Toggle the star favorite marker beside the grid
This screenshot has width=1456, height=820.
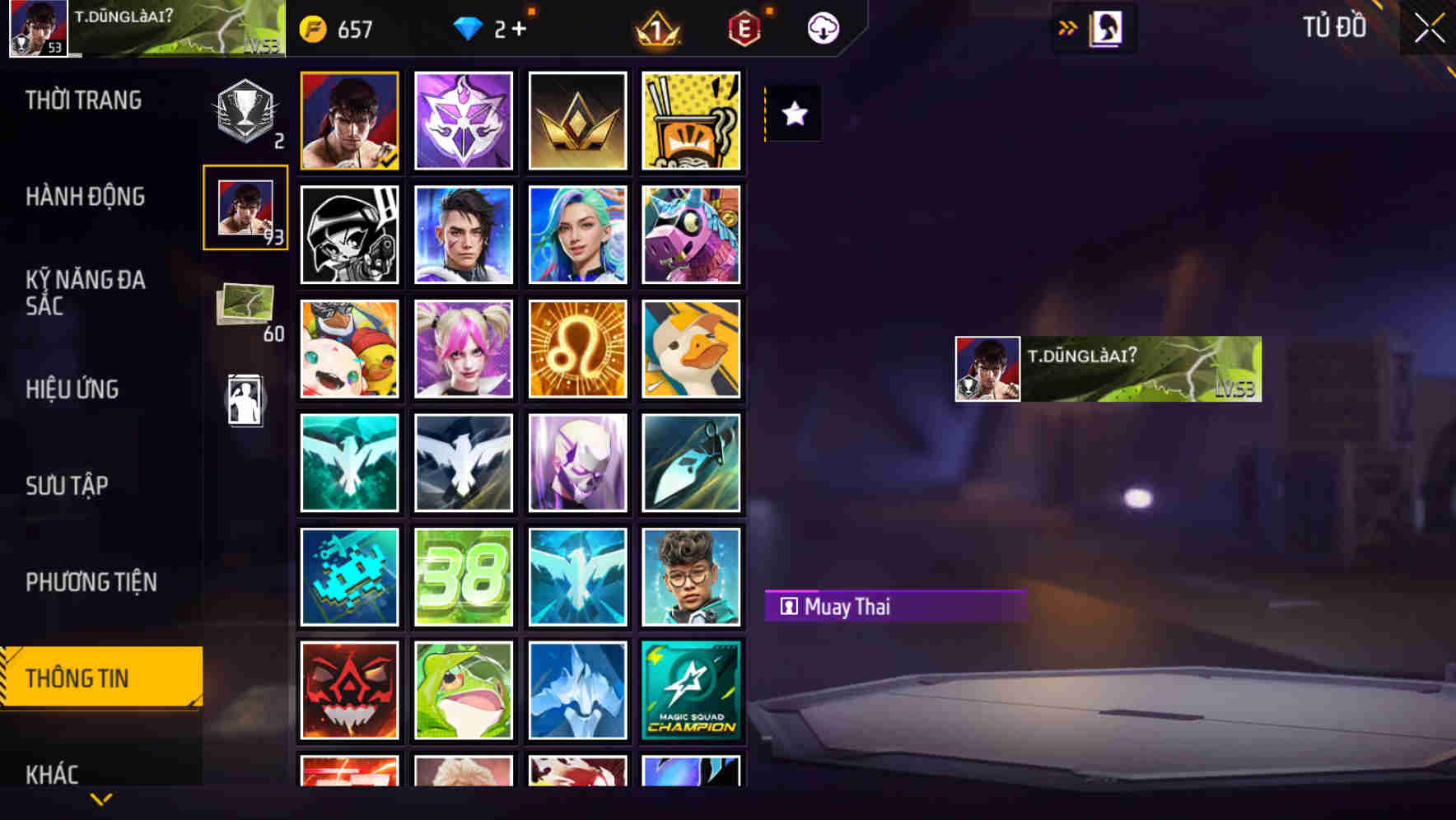click(x=793, y=114)
